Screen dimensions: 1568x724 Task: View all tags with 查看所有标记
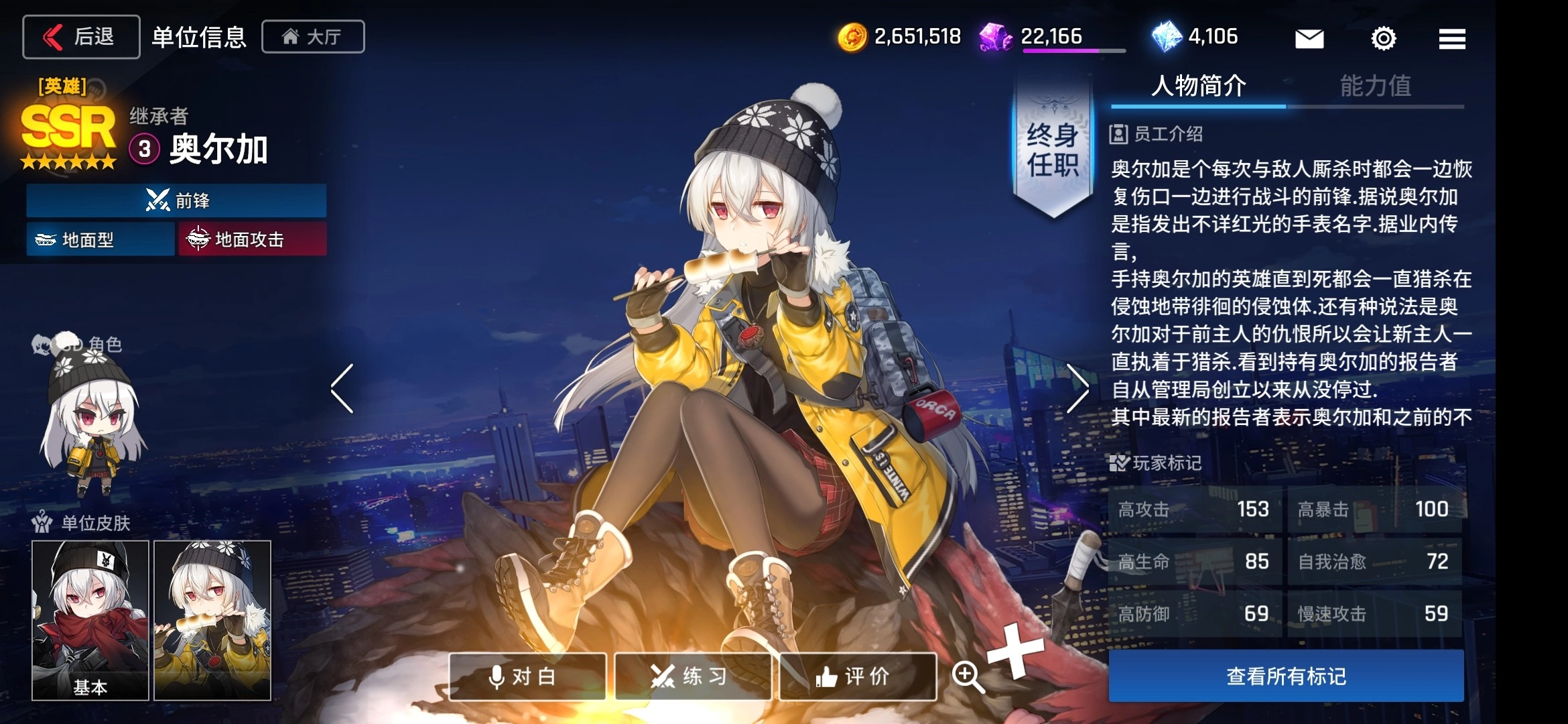[x=1286, y=676]
